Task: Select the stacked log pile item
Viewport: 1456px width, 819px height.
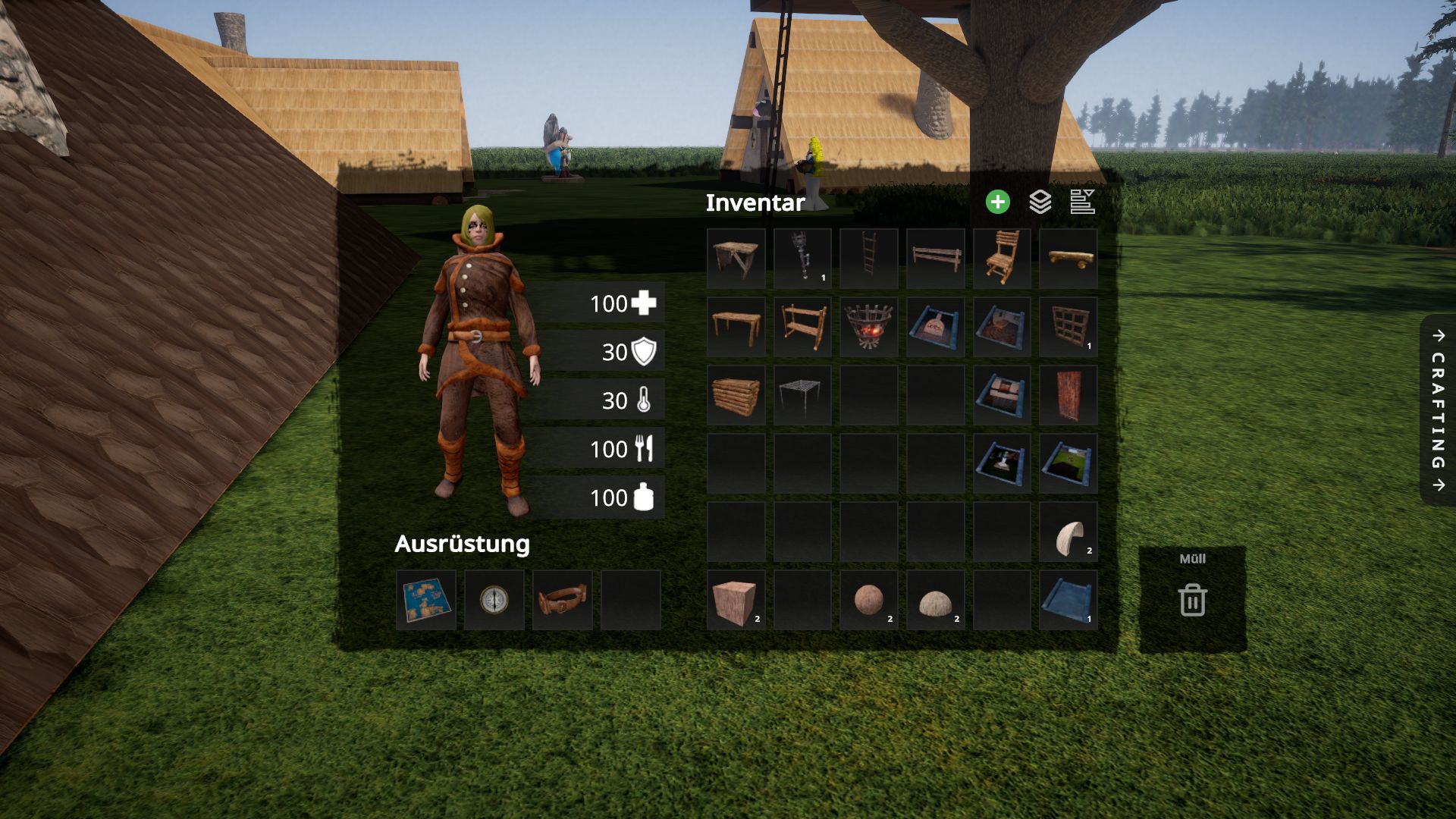Action: [x=736, y=395]
